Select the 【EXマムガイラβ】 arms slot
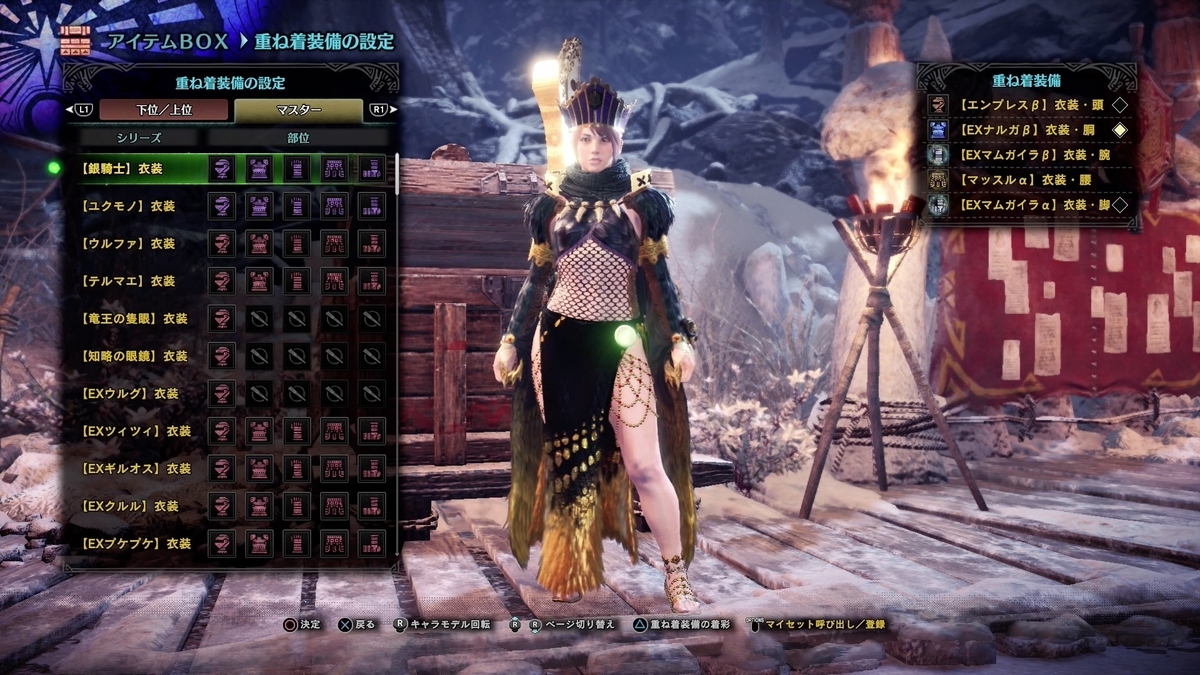The image size is (1200, 675). 1027,155
